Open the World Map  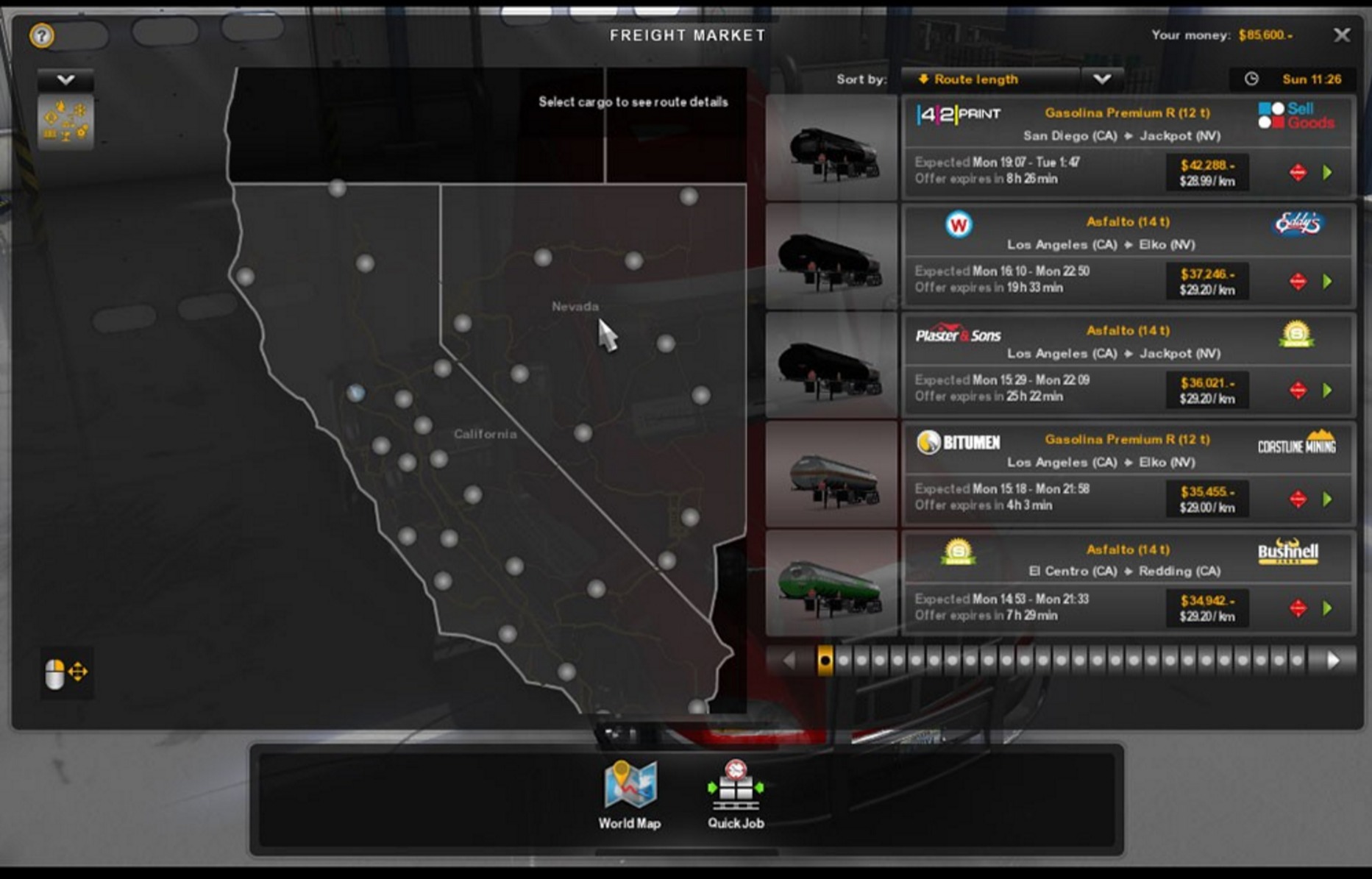click(630, 795)
